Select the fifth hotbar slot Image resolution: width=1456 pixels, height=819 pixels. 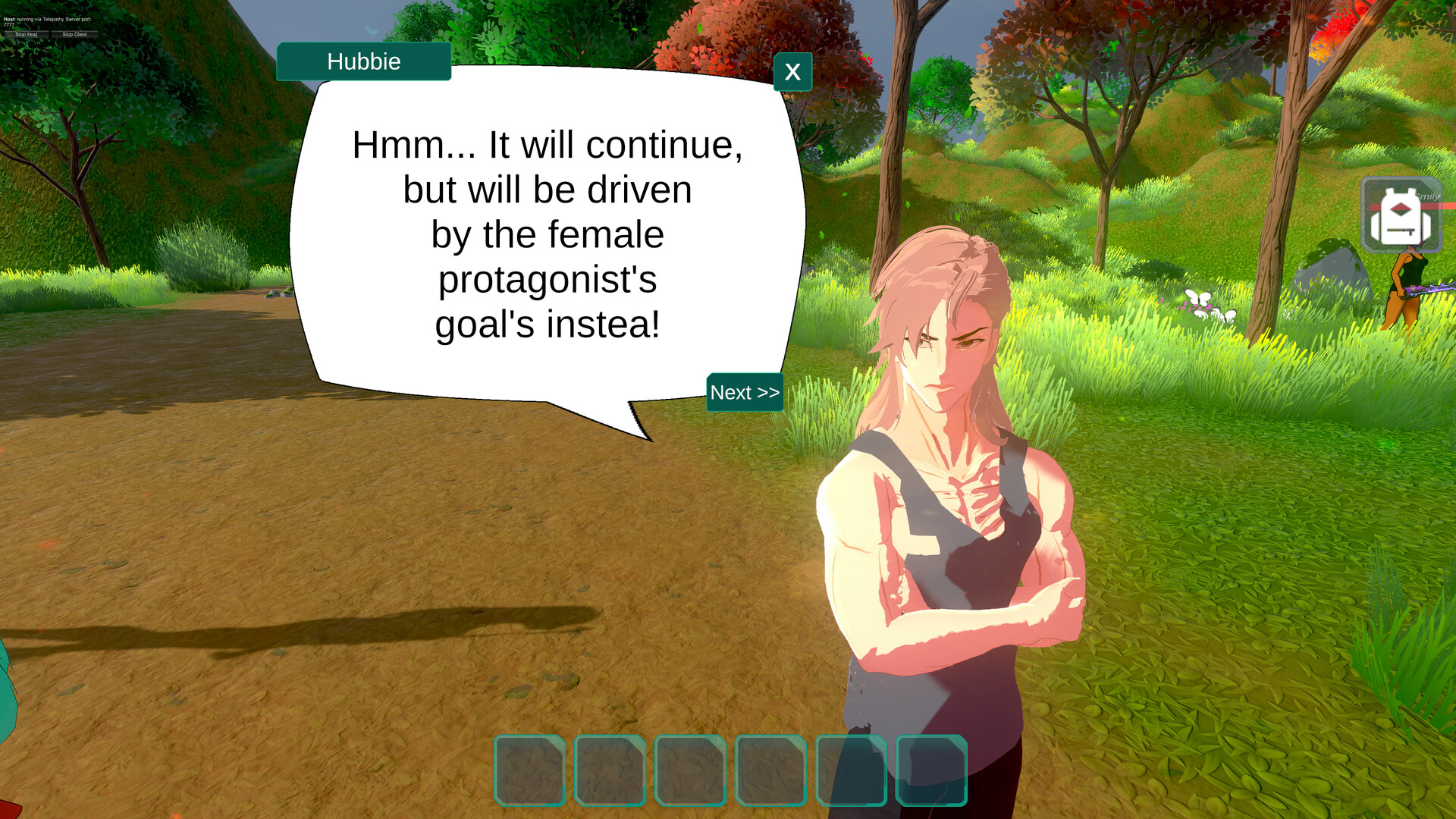[x=852, y=770]
